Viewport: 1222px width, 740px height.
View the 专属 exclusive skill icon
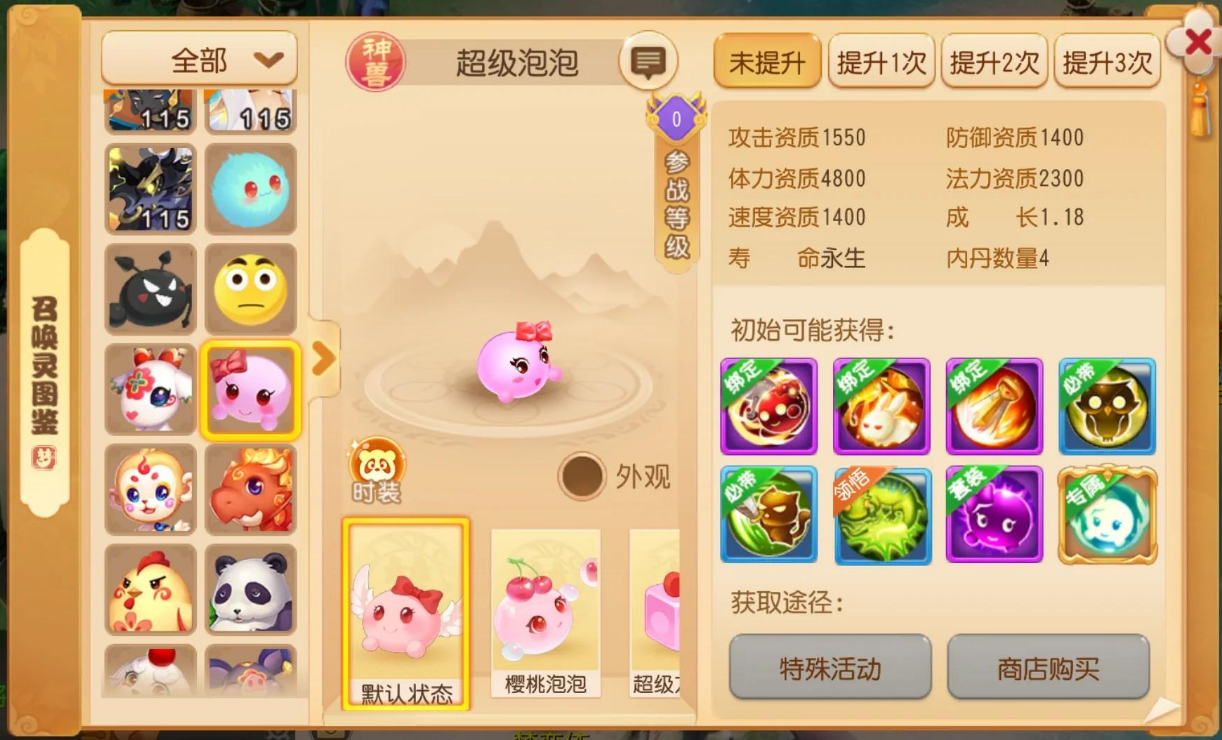pyautogui.click(x=1107, y=515)
